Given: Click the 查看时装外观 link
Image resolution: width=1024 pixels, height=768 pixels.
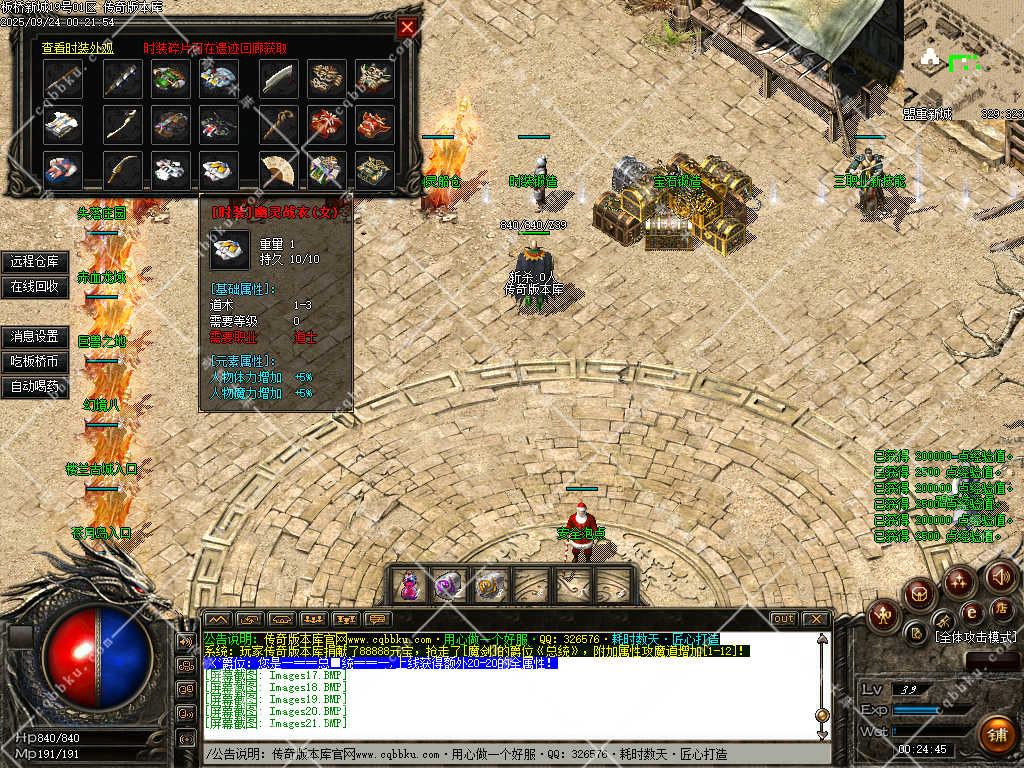Looking at the screenshot, I should (85, 47).
